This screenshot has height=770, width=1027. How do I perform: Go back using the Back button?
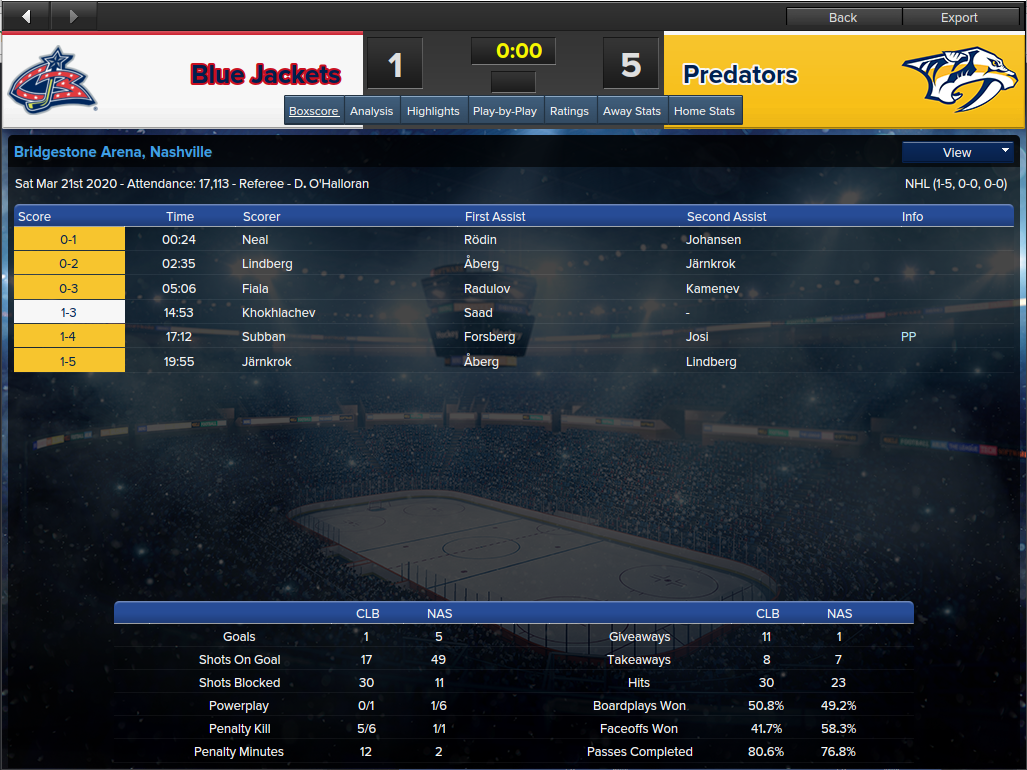[x=843, y=17]
